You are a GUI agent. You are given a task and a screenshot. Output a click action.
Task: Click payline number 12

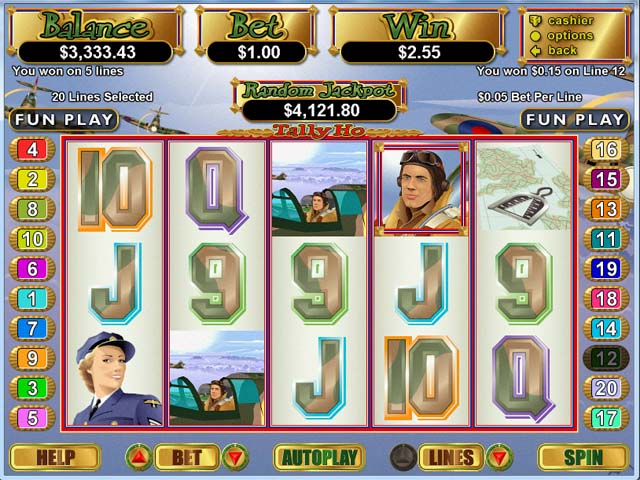click(606, 358)
